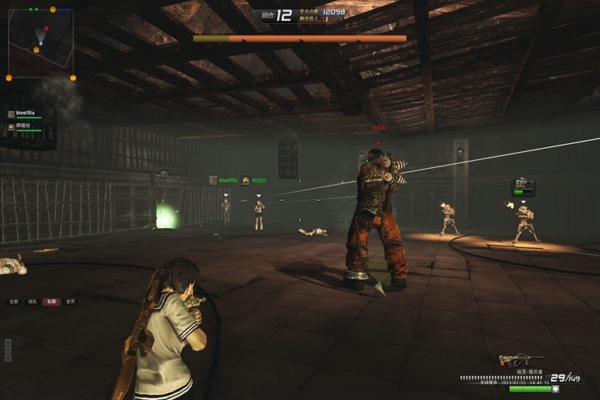This screenshot has width=600, height=400.
Task: Click the minimap radar
Action: 41,42
